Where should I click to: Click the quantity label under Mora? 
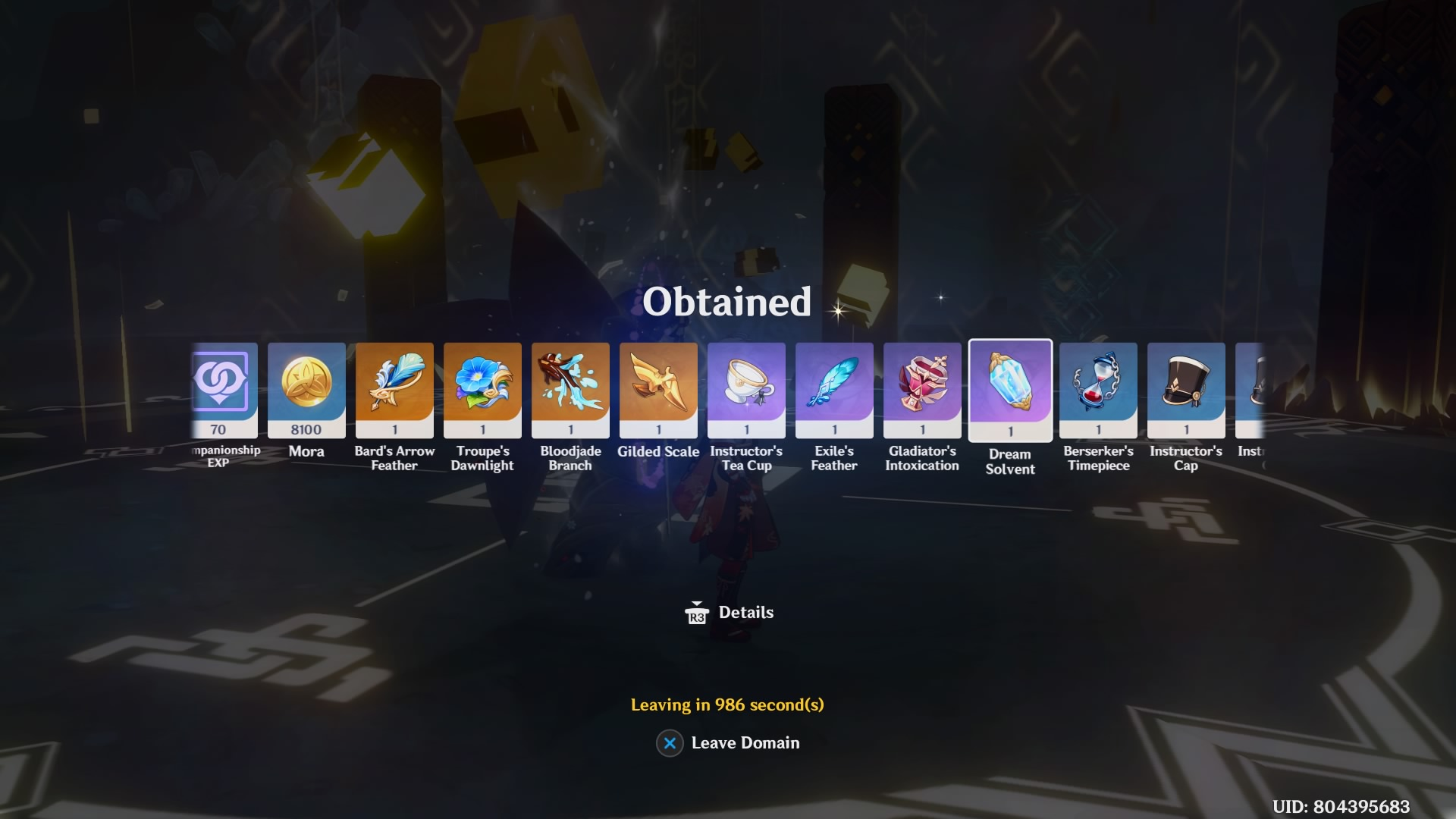click(306, 430)
